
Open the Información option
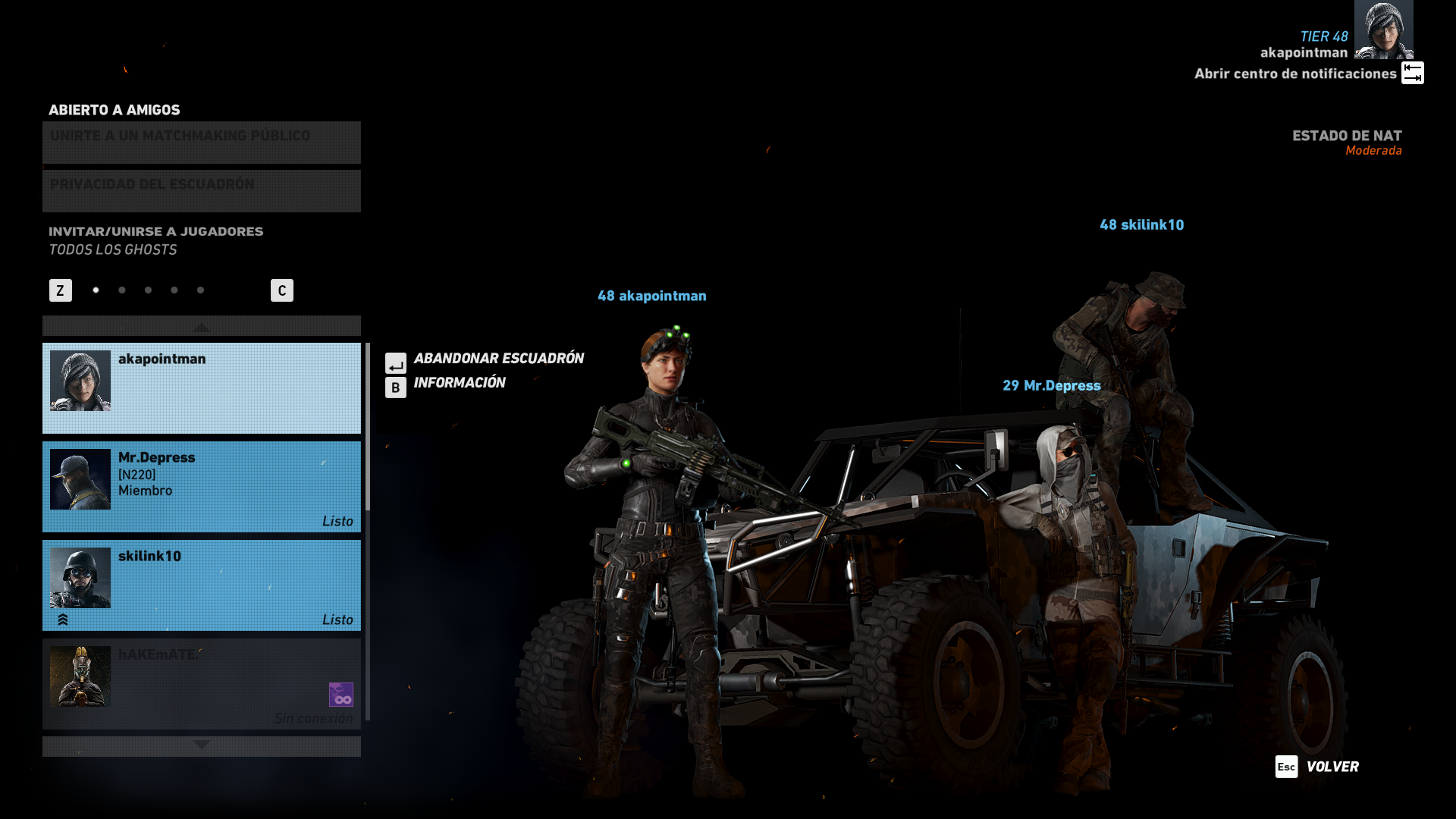(459, 383)
